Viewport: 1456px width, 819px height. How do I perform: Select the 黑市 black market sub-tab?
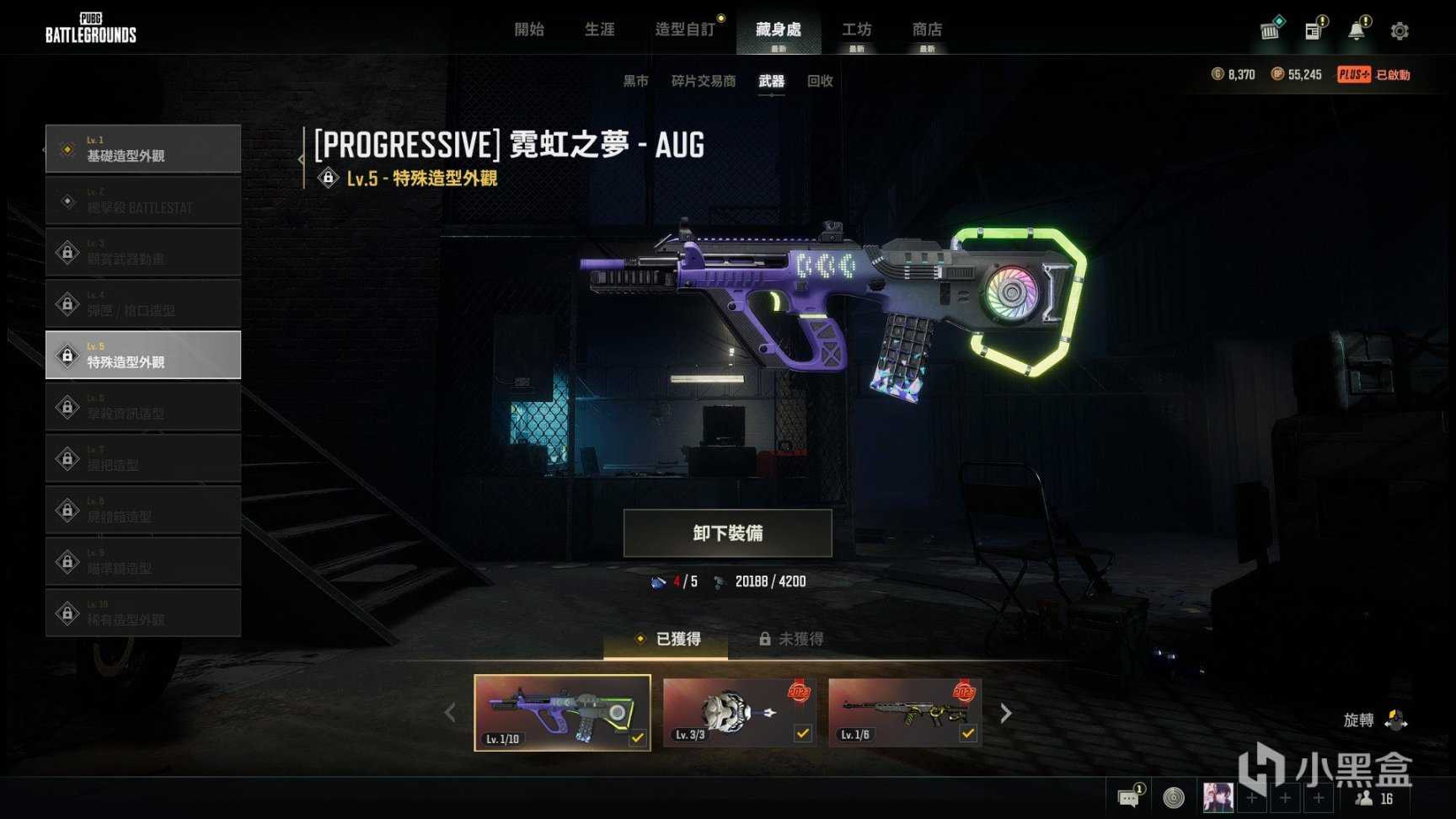pos(635,81)
